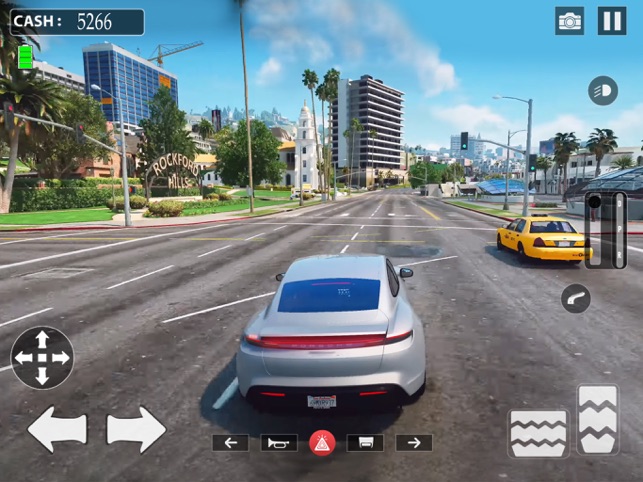
Task: Activate the right turn signal
Action: [414, 442]
